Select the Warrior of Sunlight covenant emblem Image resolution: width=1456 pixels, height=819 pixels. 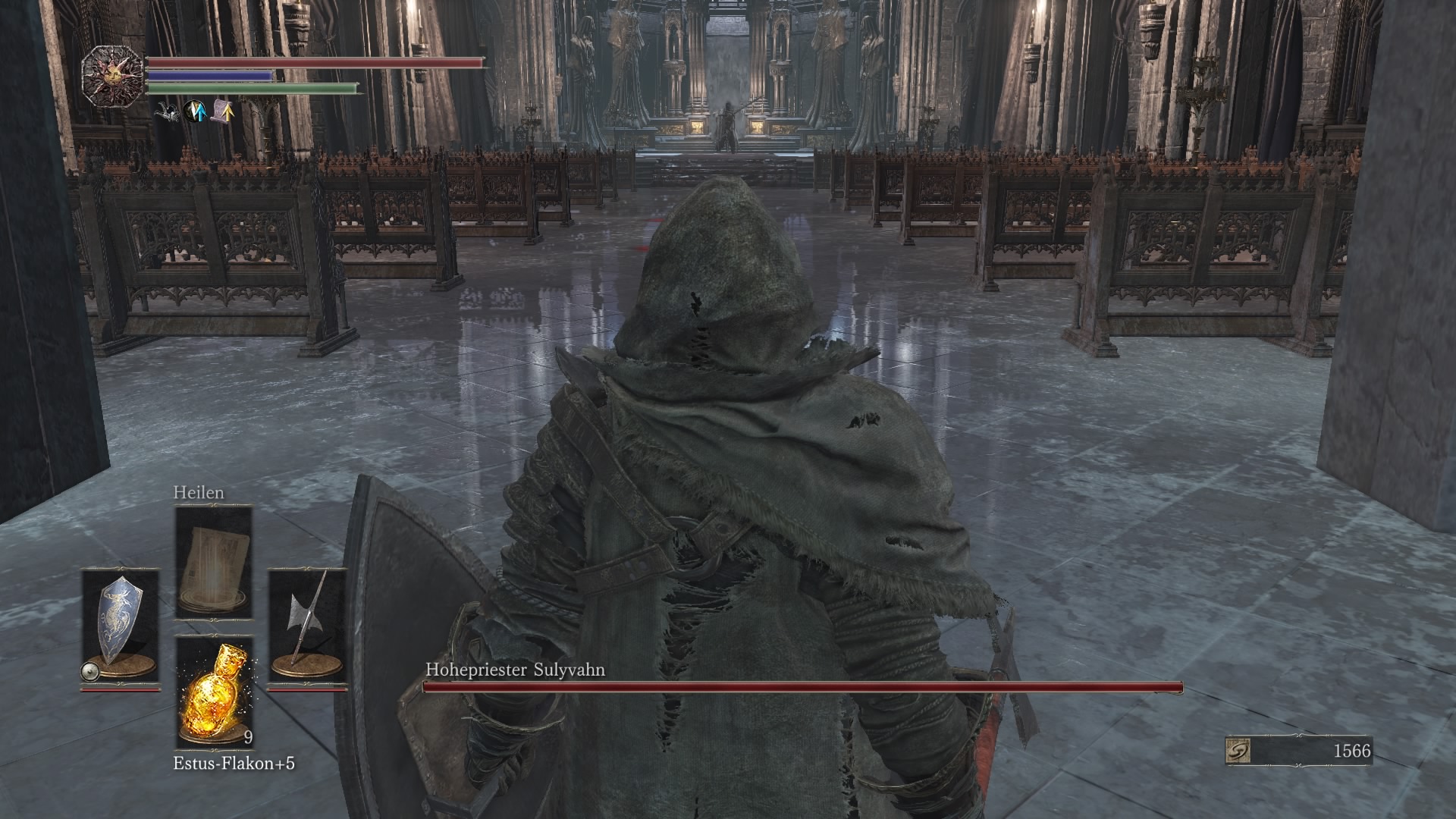[114, 73]
